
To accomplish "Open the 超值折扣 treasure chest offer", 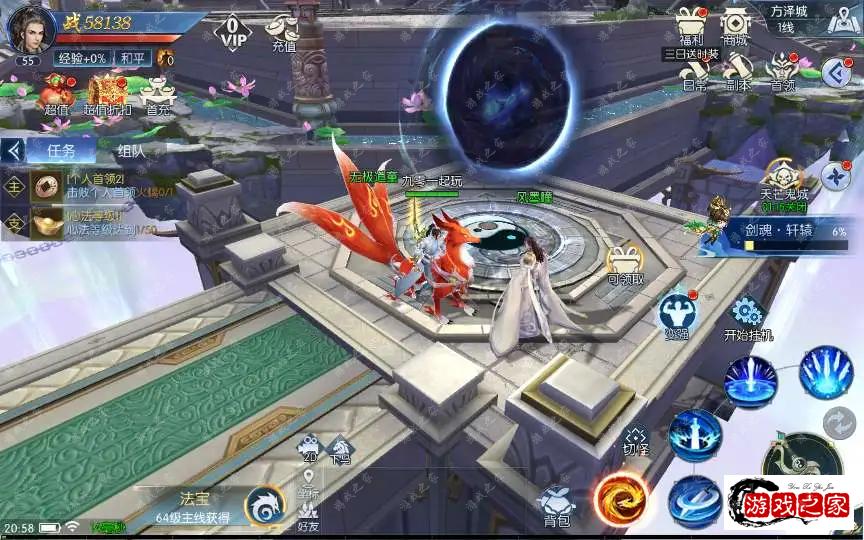I will [106, 94].
